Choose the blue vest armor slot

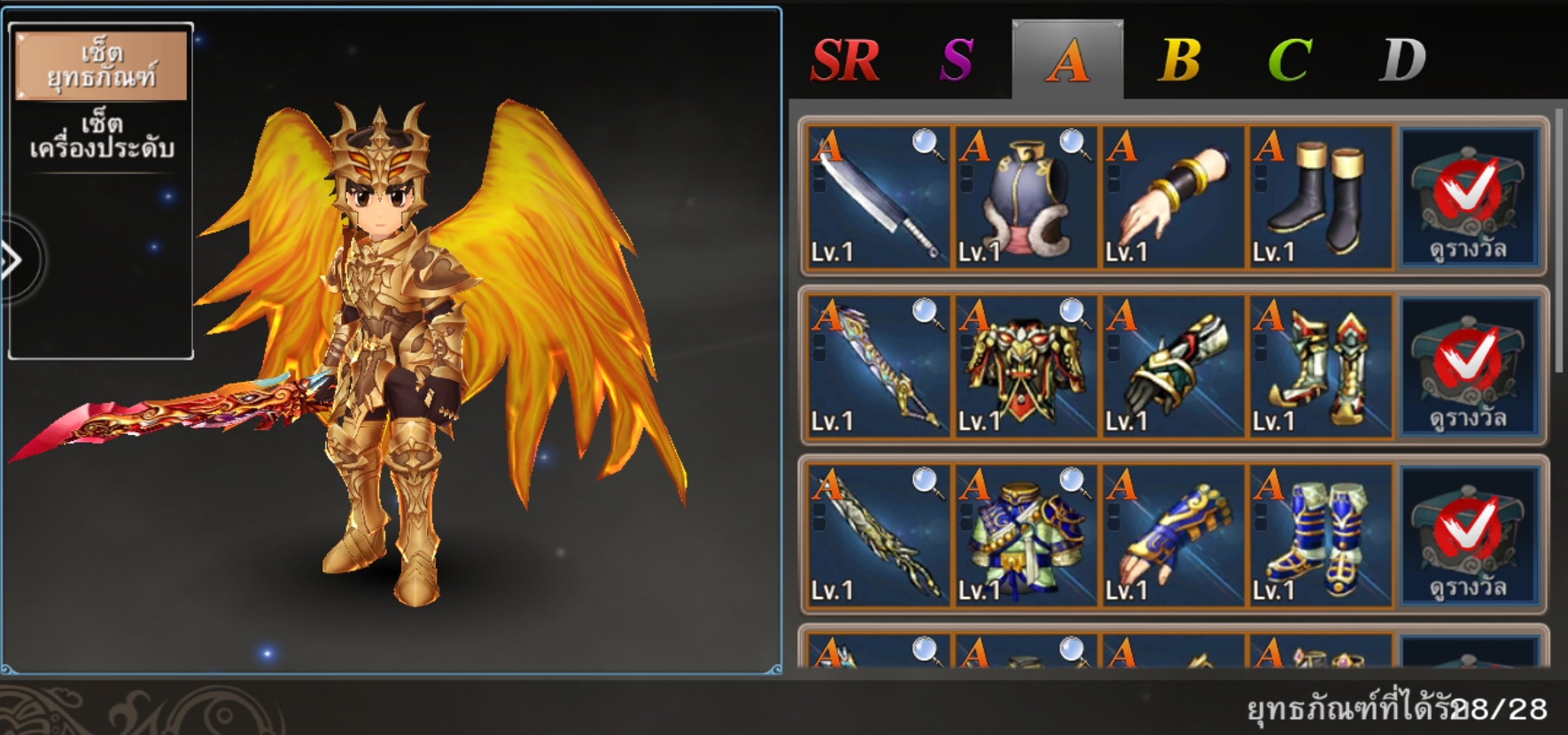click(x=1025, y=197)
